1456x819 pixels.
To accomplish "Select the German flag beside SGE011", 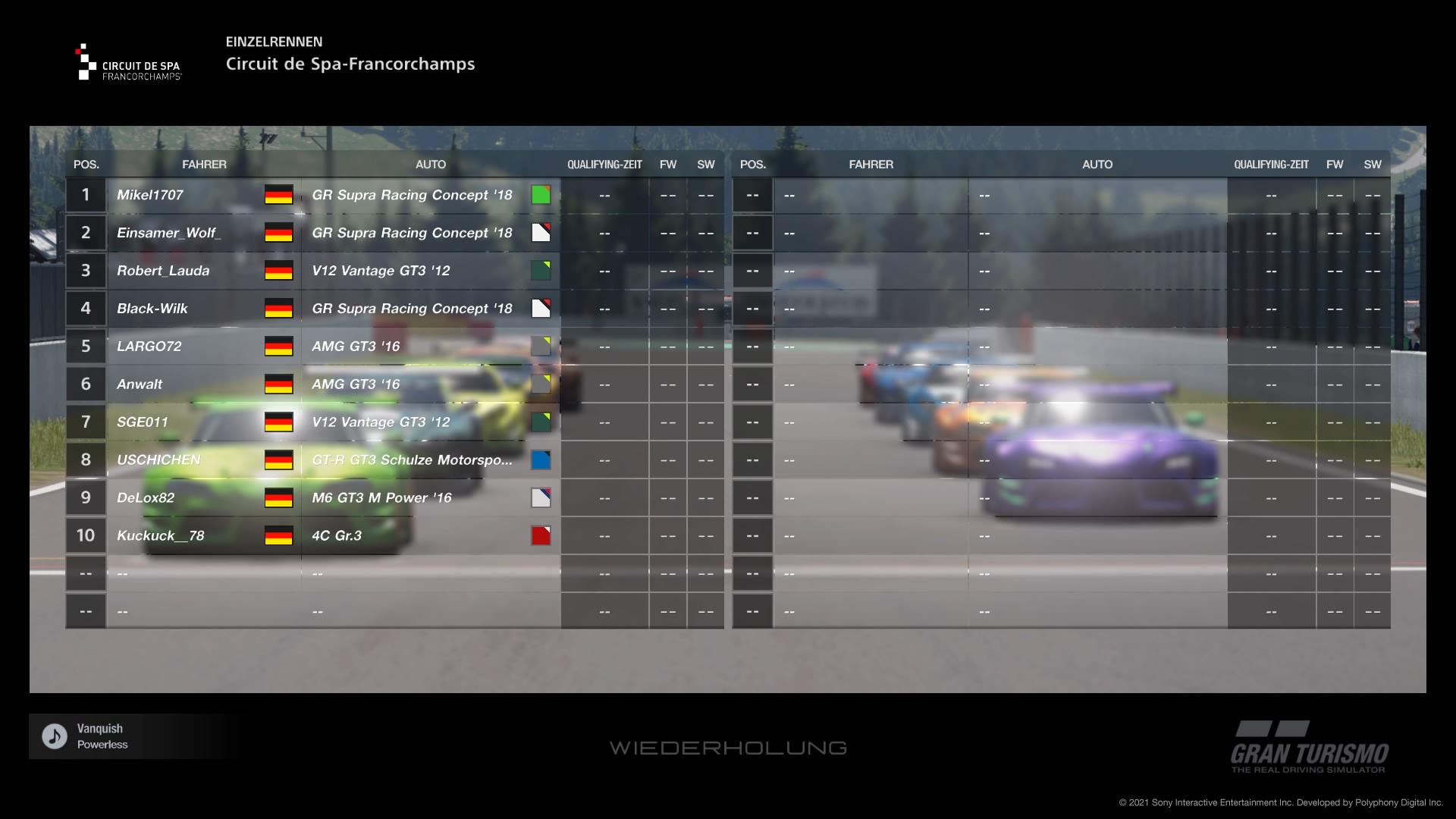I will (278, 422).
